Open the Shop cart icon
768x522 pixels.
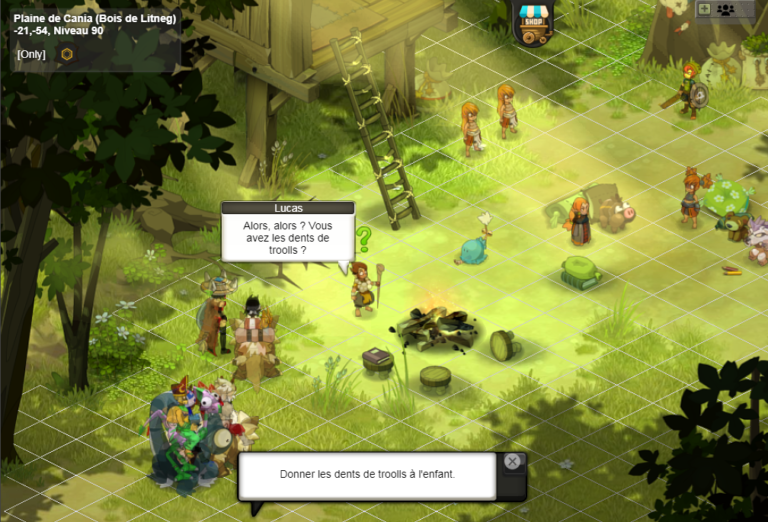533,23
